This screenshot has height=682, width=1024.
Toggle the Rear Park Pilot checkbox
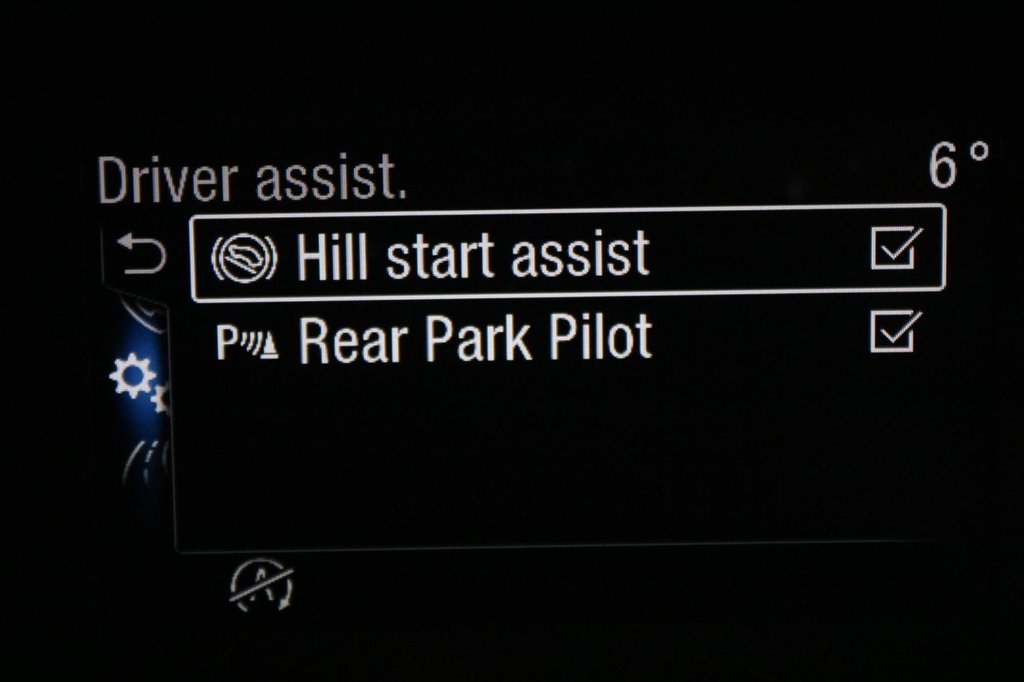click(896, 331)
